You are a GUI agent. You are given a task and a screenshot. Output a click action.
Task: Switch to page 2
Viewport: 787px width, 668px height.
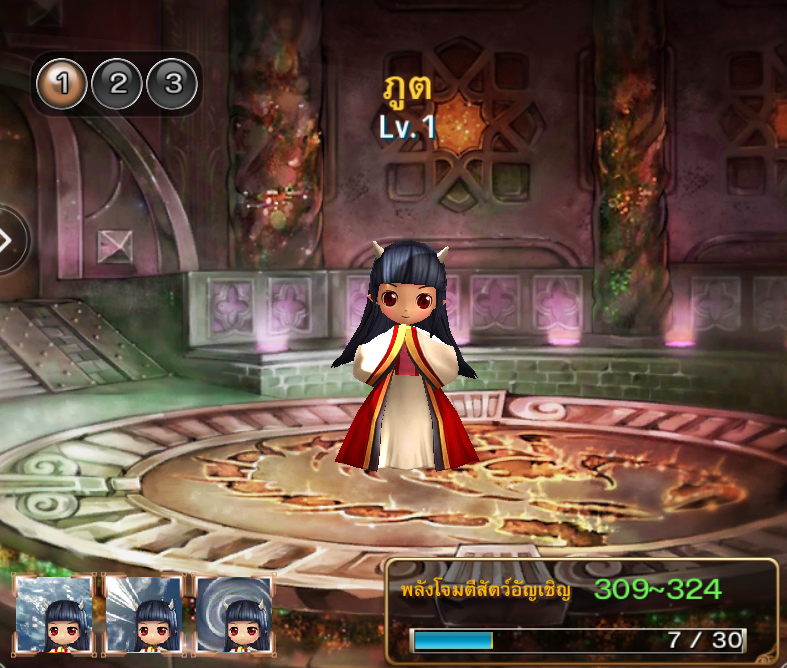click(x=118, y=84)
